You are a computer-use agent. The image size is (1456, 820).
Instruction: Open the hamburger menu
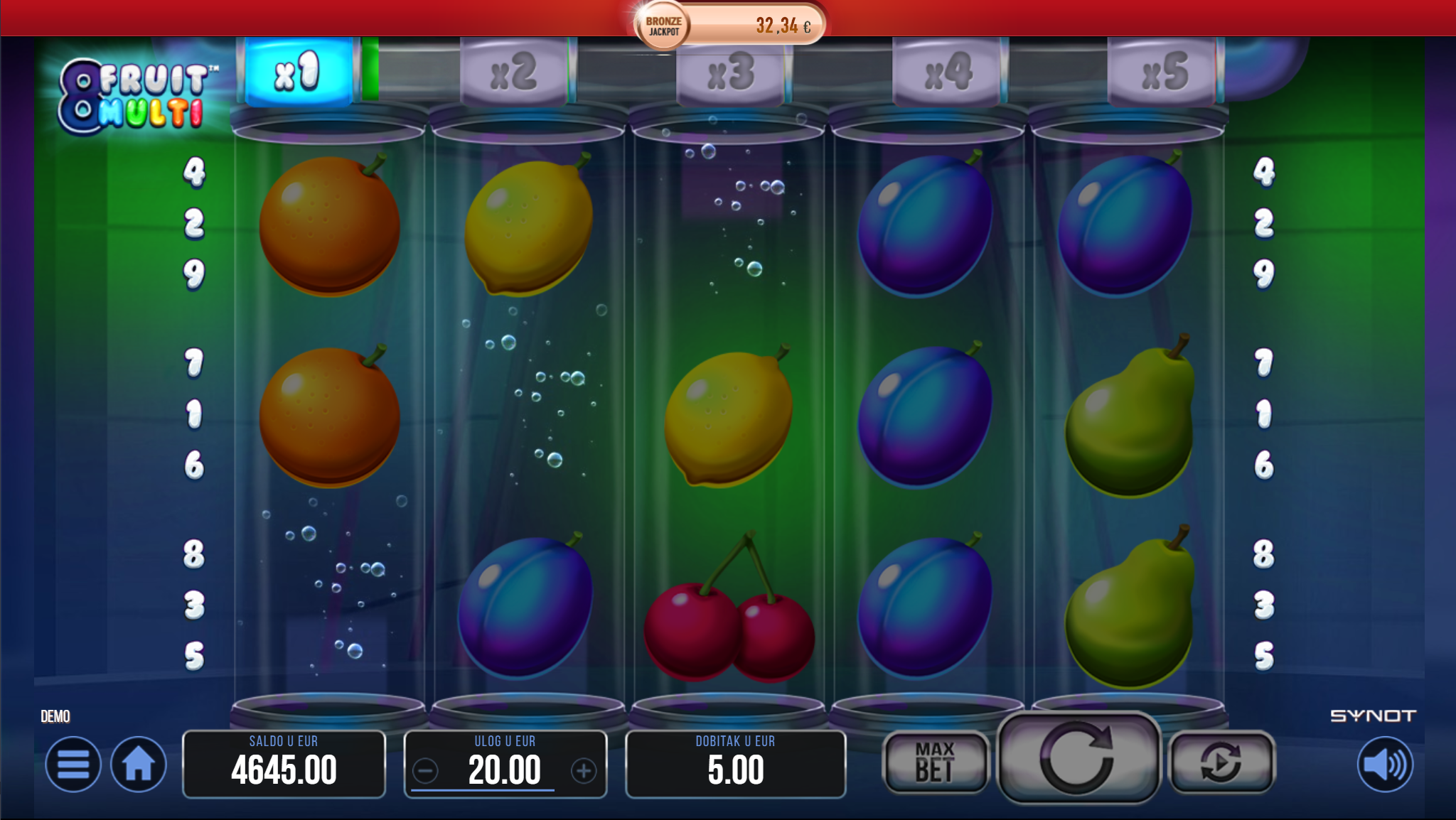click(73, 765)
